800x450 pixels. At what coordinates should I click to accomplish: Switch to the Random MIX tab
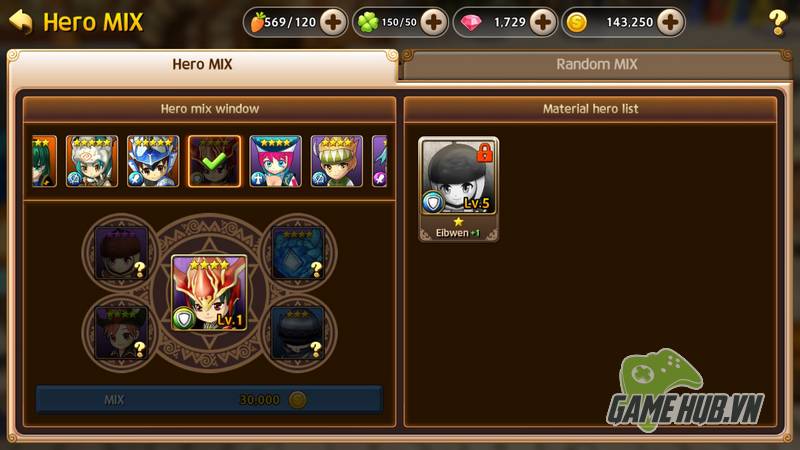[x=597, y=65]
